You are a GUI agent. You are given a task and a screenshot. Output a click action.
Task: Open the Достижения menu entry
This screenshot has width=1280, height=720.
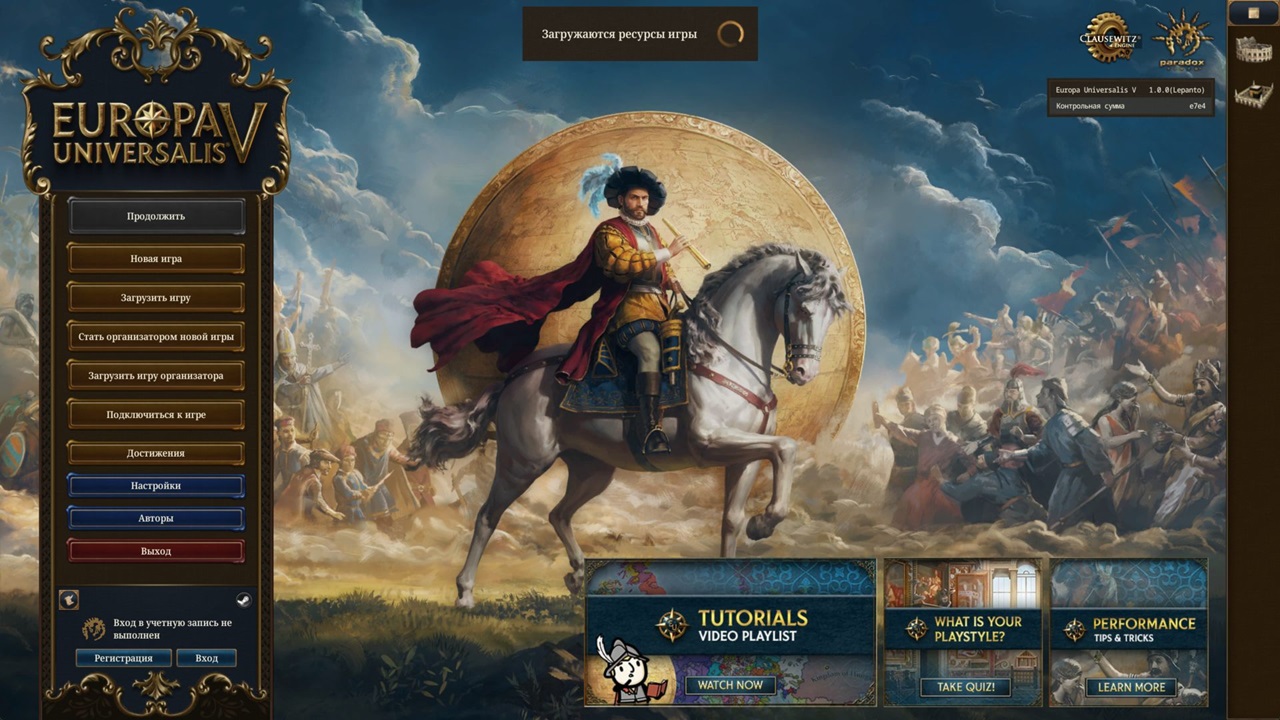(x=154, y=452)
